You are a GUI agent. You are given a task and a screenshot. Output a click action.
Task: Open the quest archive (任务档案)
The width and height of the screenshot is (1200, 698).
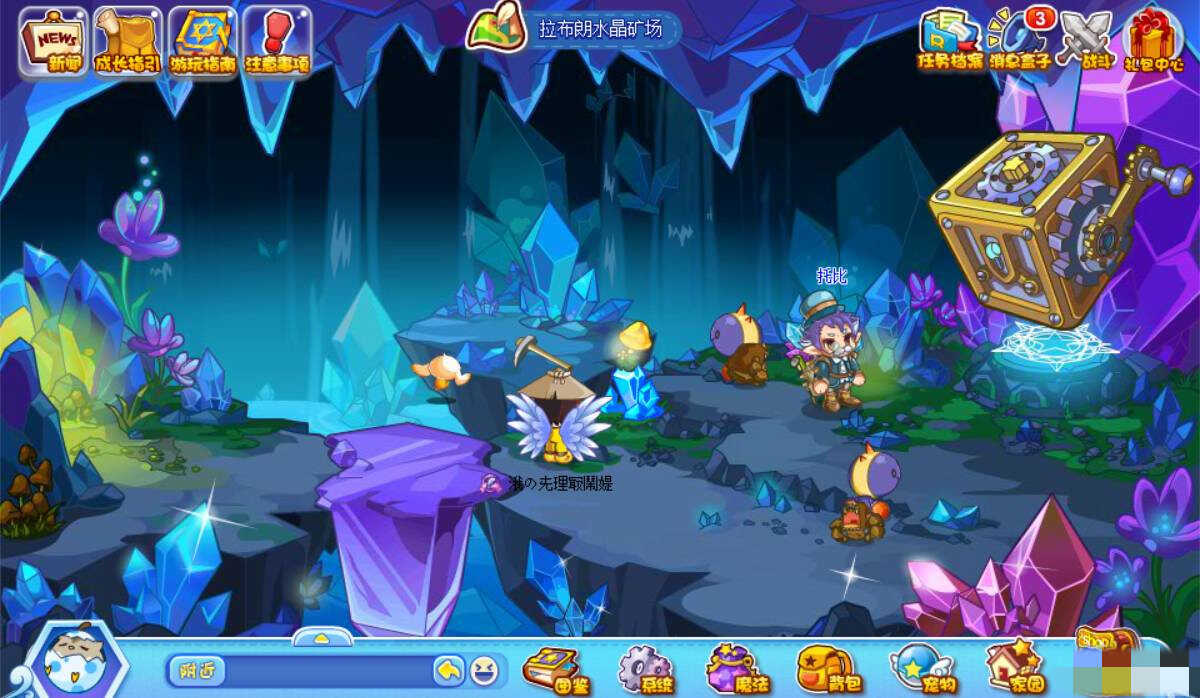(x=950, y=38)
